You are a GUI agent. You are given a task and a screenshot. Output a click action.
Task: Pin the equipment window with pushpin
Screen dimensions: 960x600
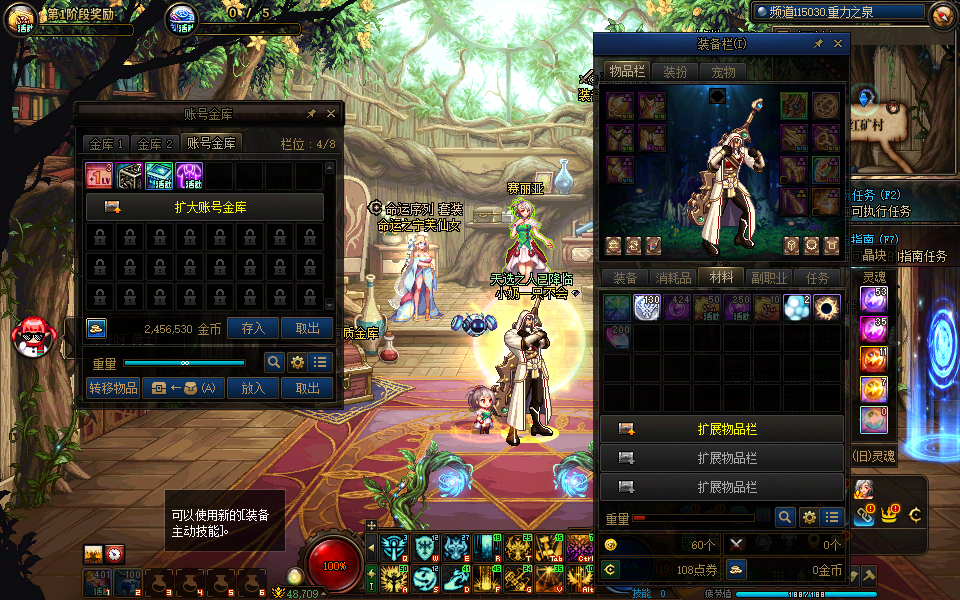pyautogui.click(x=818, y=44)
